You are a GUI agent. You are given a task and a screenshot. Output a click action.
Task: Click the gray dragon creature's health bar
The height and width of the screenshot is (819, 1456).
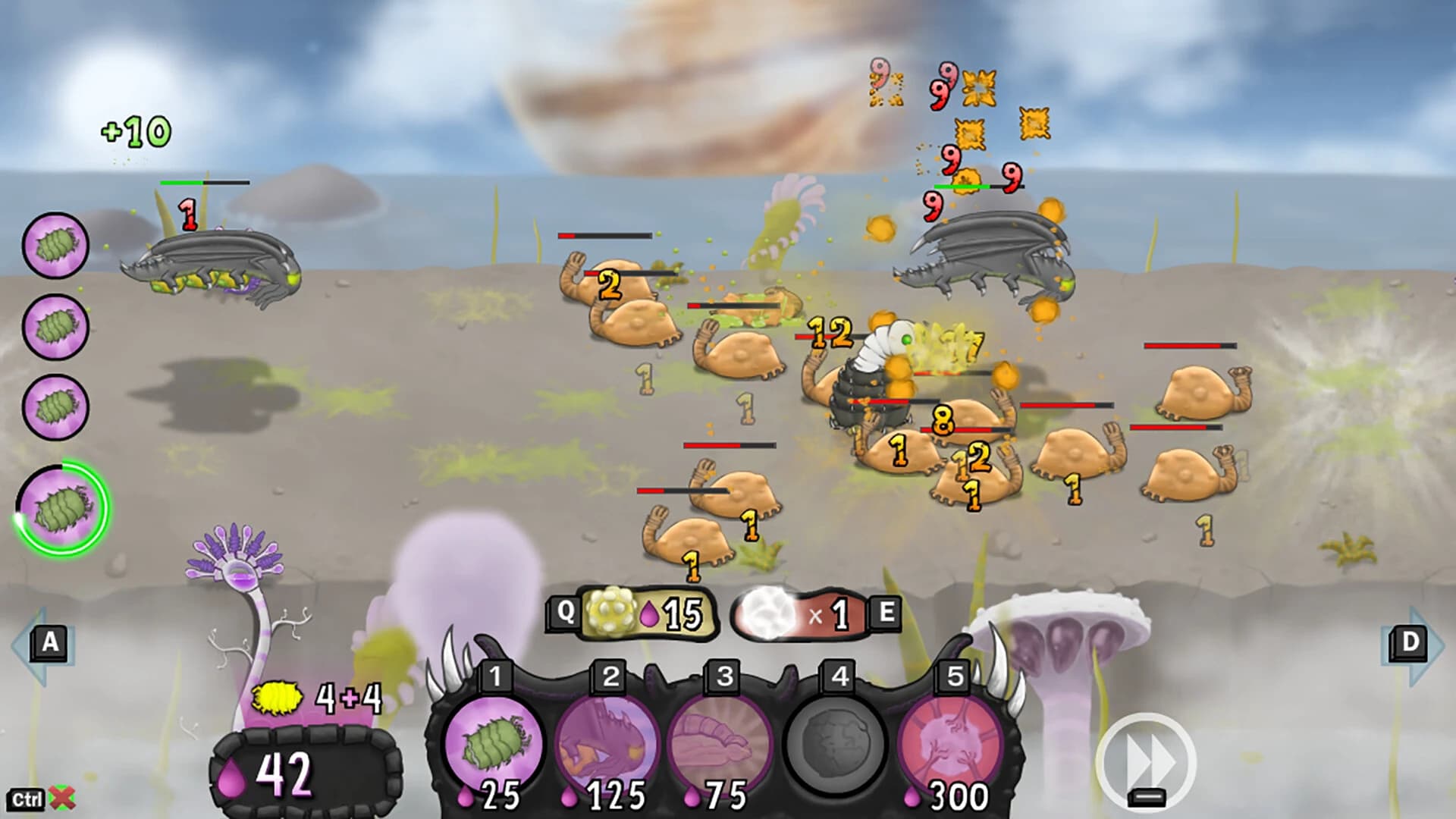pos(205,183)
